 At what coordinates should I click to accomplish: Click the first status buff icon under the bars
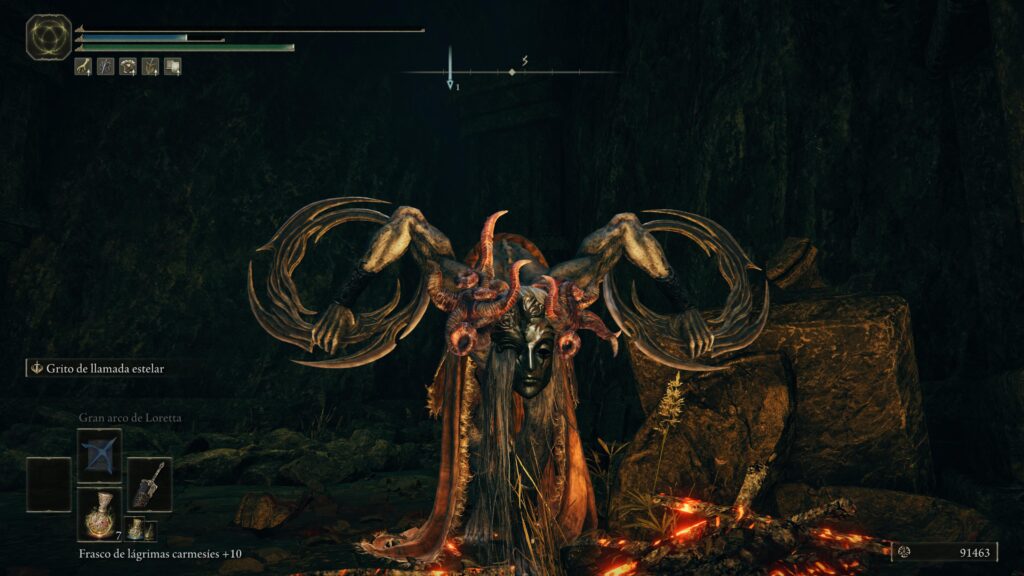[x=83, y=67]
